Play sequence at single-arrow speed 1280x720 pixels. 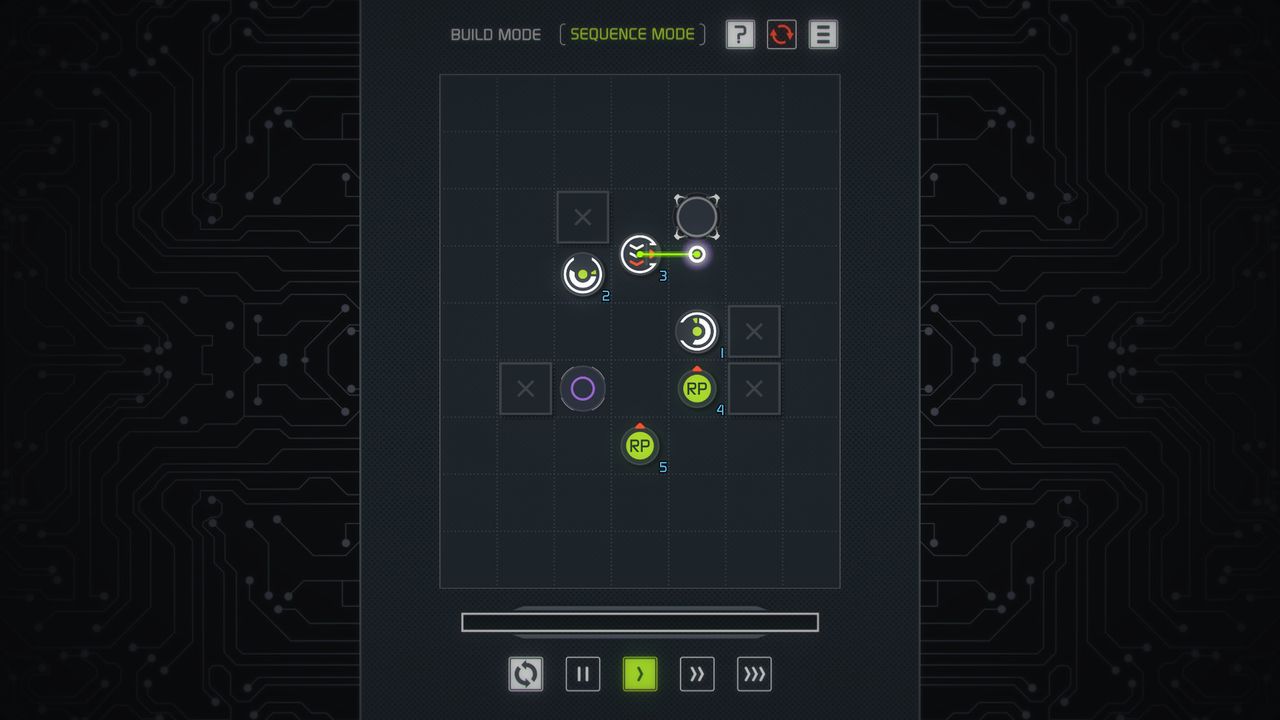click(x=640, y=674)
